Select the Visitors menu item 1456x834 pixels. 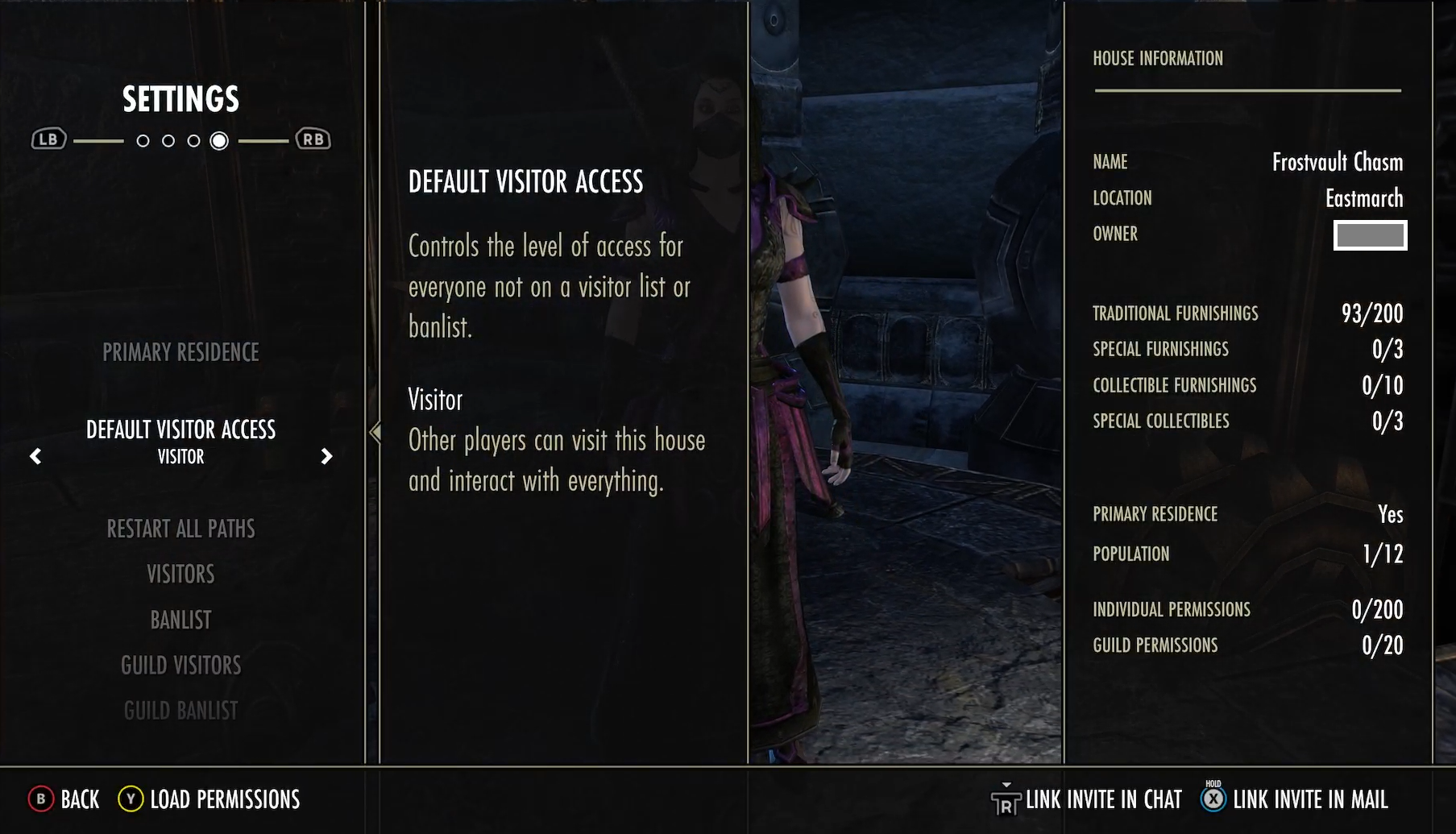click(180, 573)
